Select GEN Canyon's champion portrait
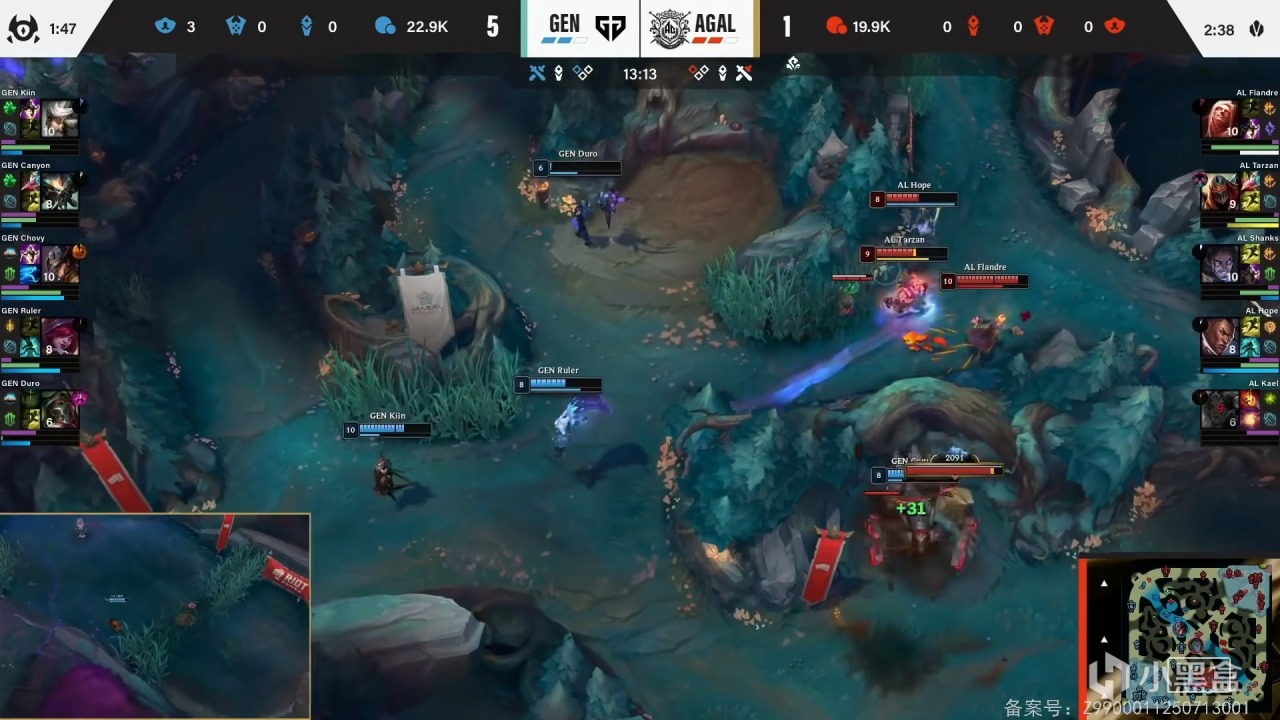This screenshot has width=1280, height=720. click(59, 191)
